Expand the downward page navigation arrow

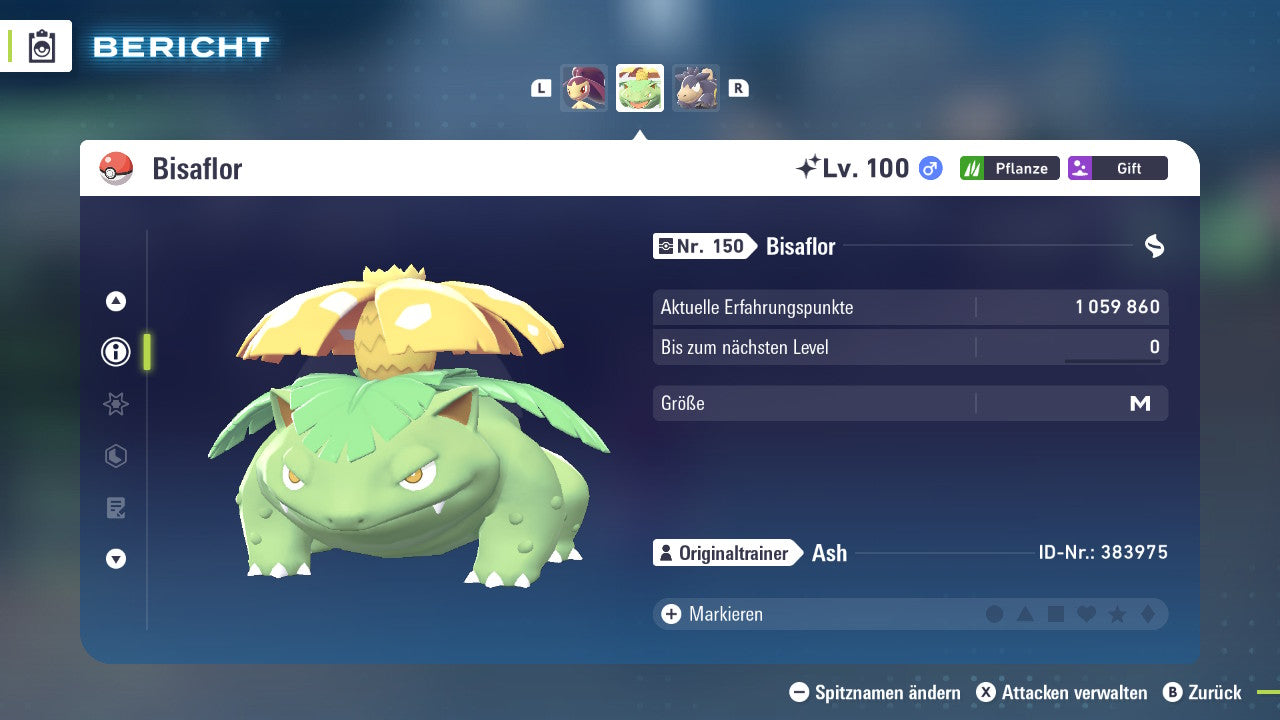115,560
